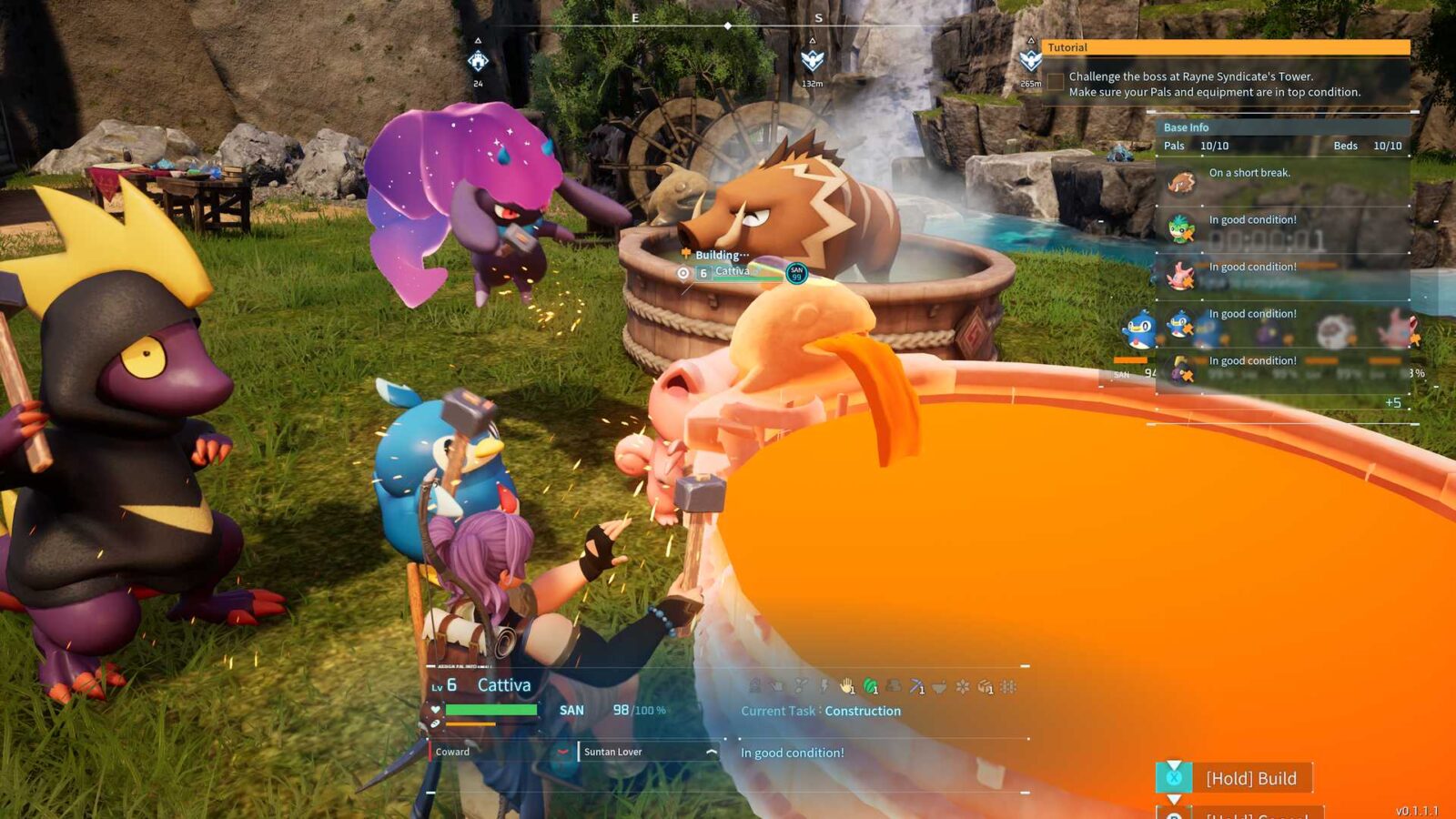The width and height of the screenshot is (1456, 819).
Task: Click the 265m tower marker on compass
Action: click(1030, 61)
